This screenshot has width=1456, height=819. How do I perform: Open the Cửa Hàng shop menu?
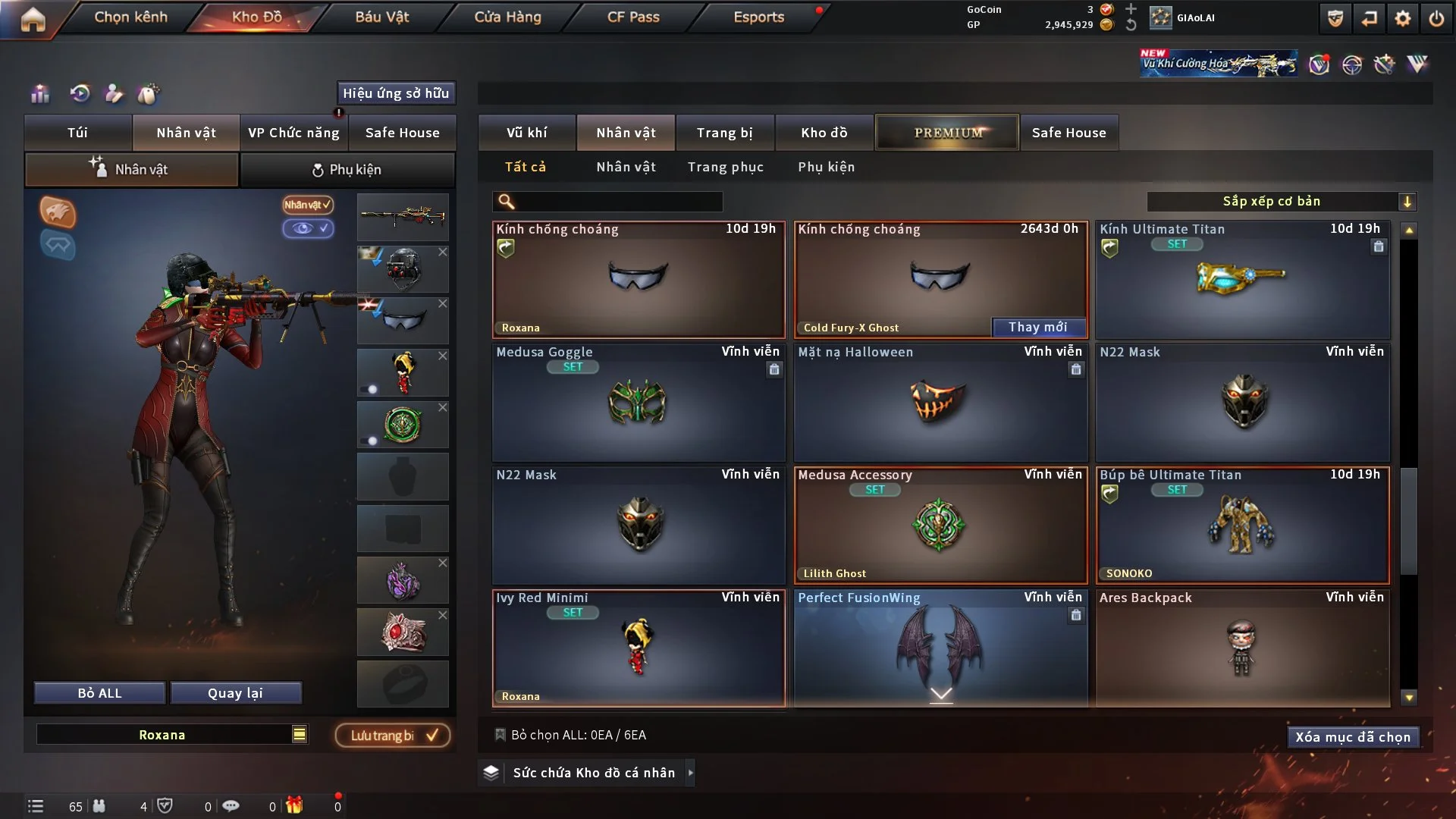pyautogui.click(x=507, y=17)
